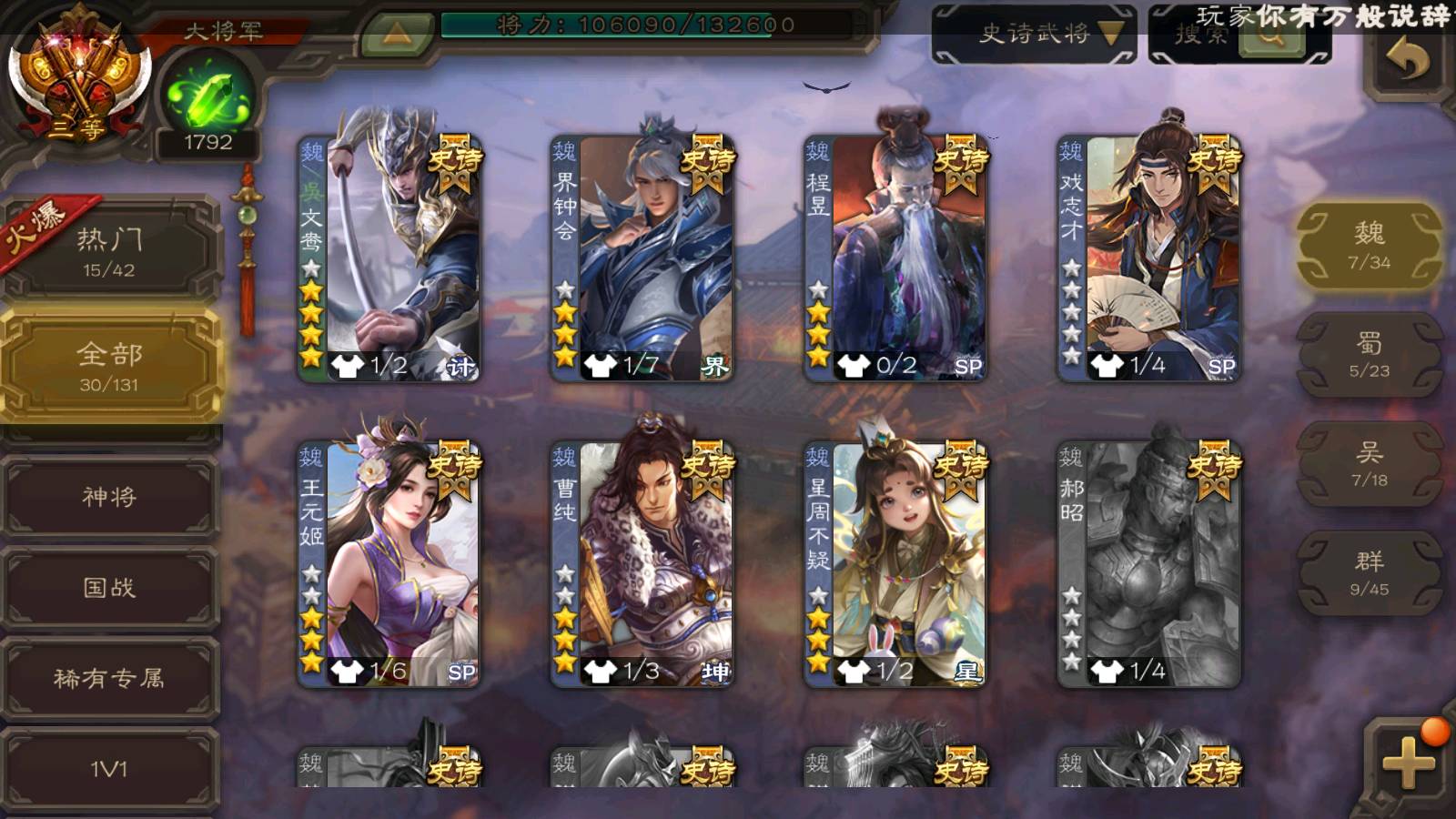This screenshot has height=819, width=1456.
Task: Show the 群 faction generals
Action: pos(1369,573)
